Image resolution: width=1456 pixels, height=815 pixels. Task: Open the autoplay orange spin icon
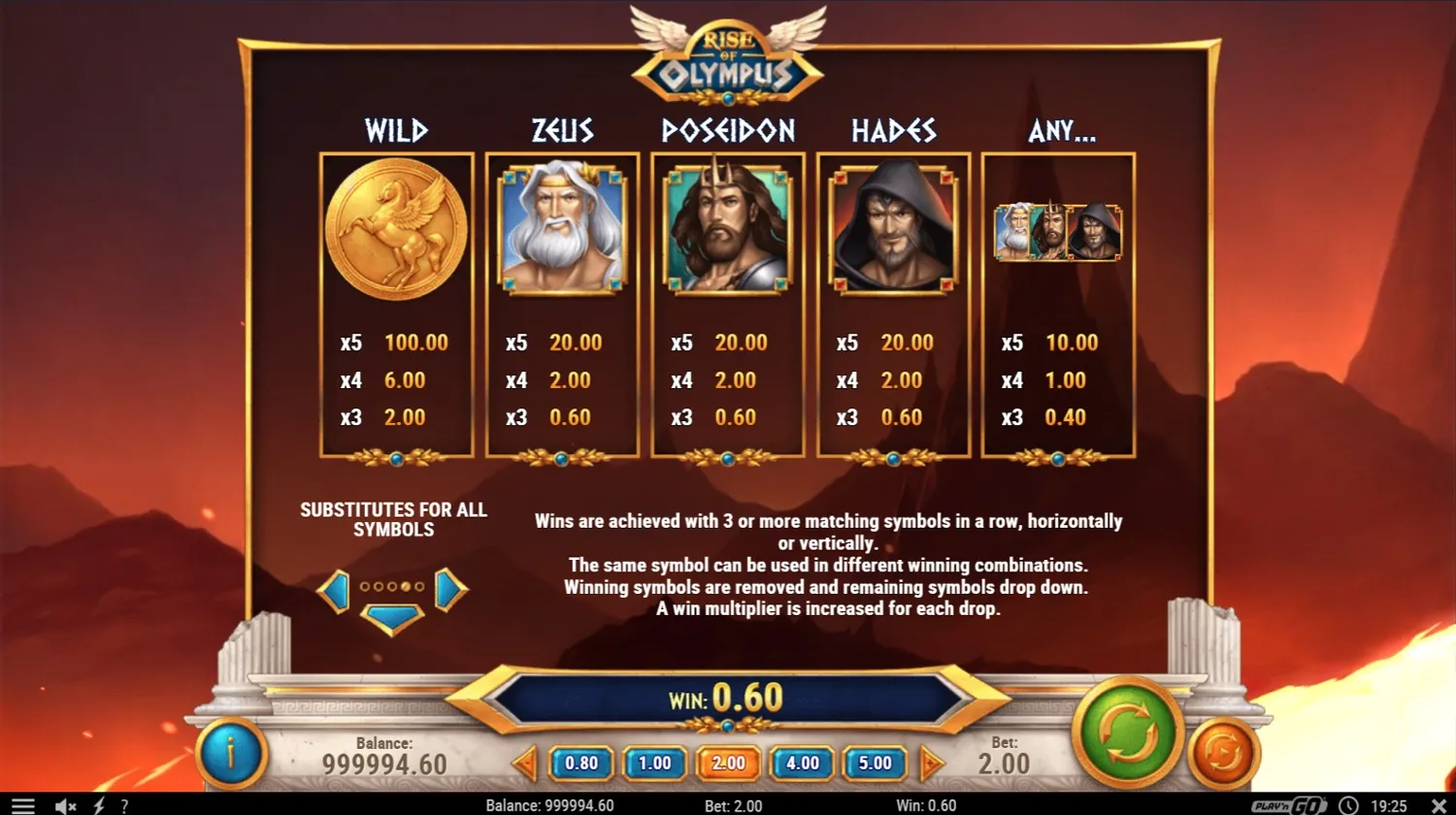pos(1221,752)
